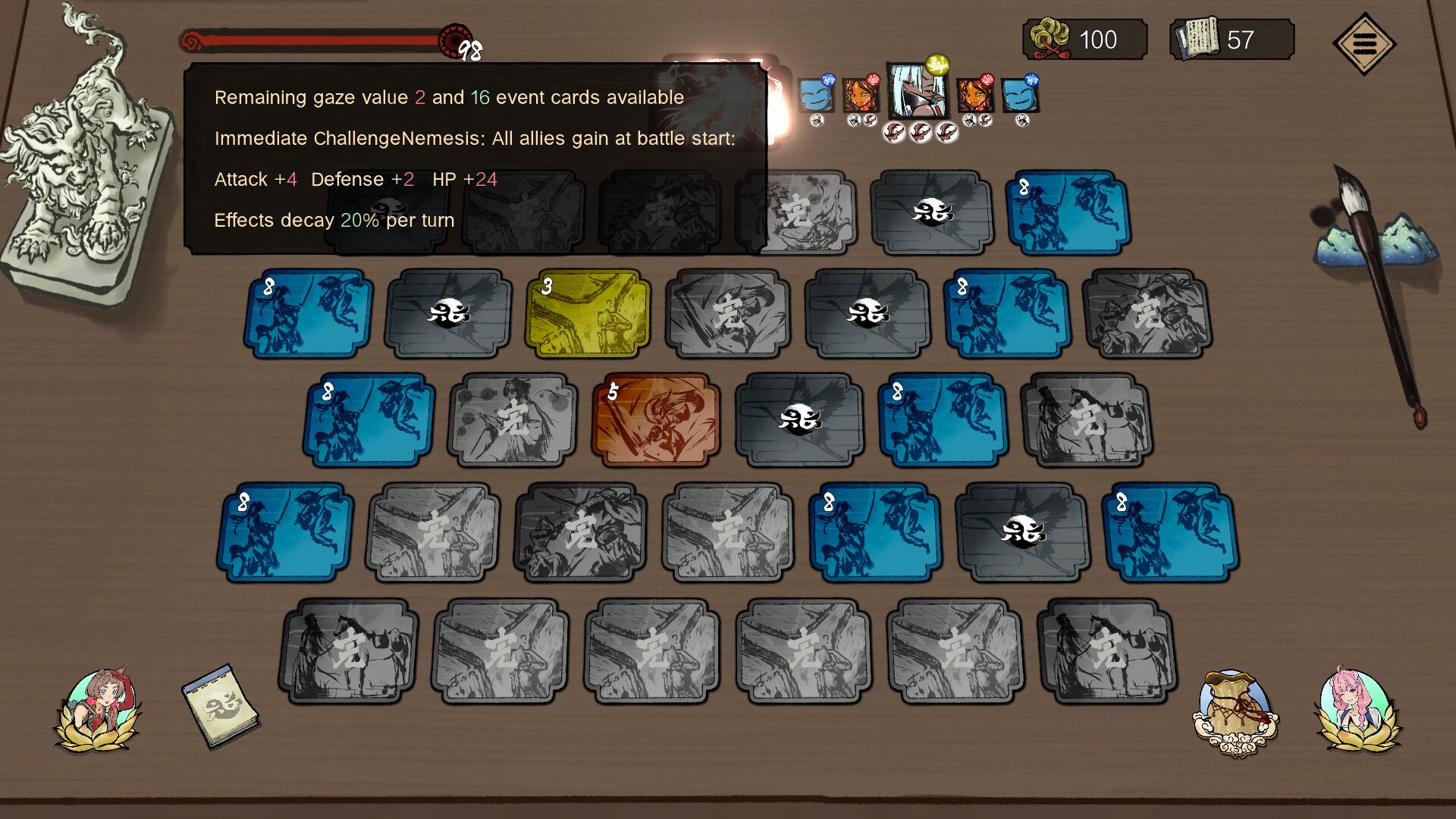This screenshot has height=819, width=1456.
Task: Click the notepad icon beside the girl portrait
Action: tap(220, 705)
